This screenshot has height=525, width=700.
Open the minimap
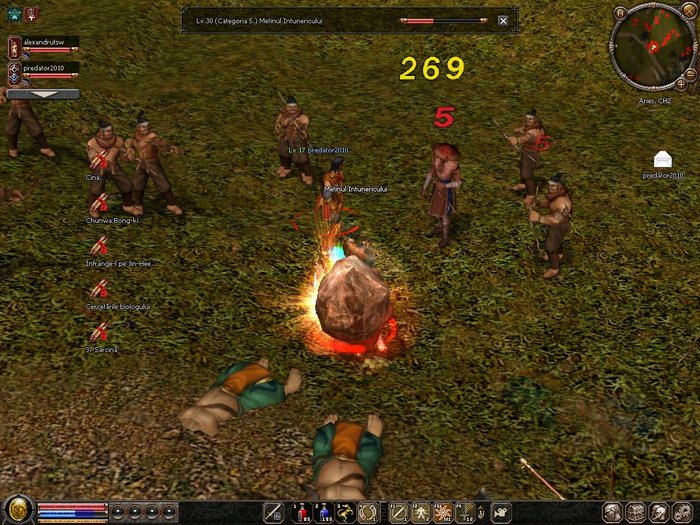click(x=651, y=44)
